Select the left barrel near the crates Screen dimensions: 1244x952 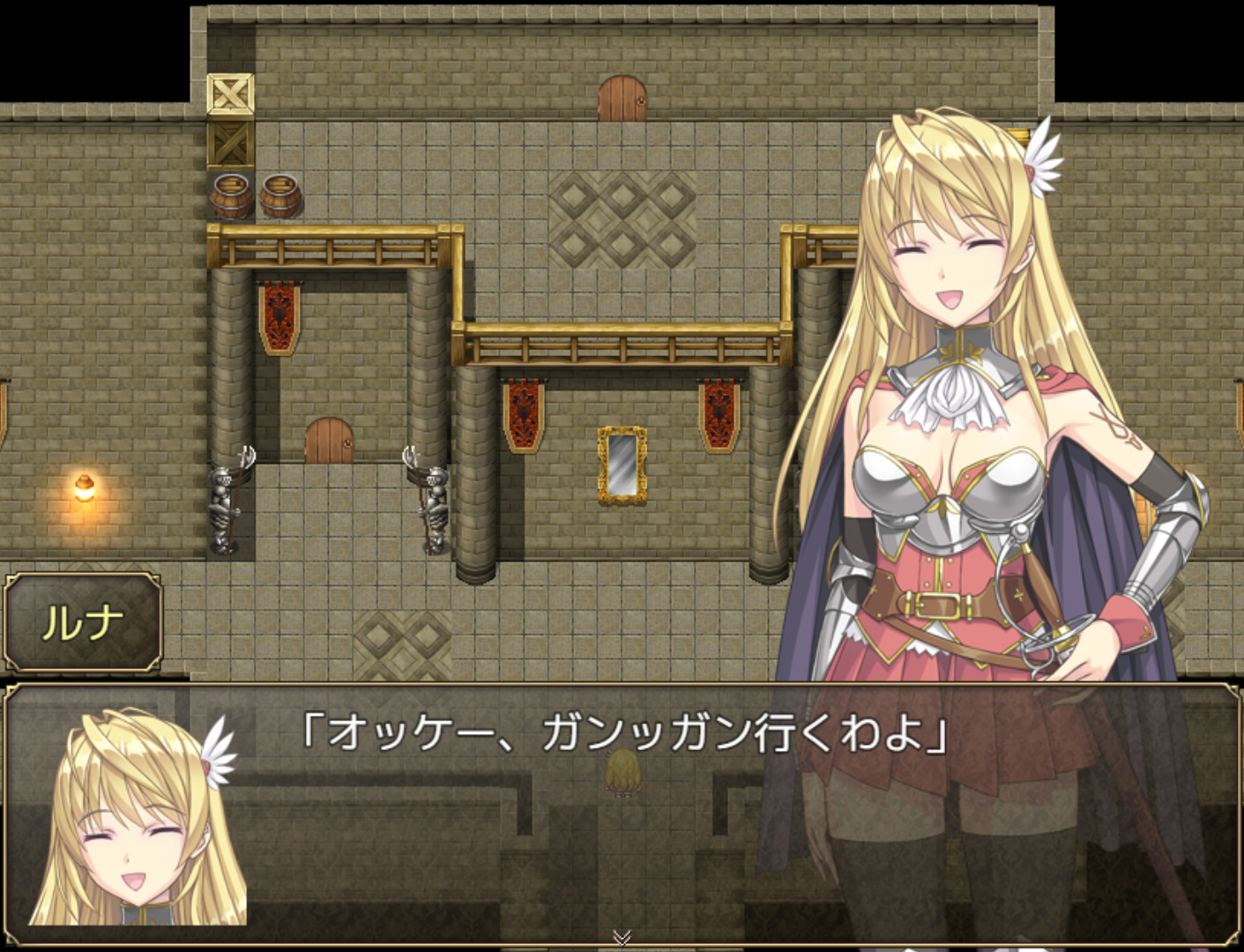pyautogui.click(x=231, y=196)
